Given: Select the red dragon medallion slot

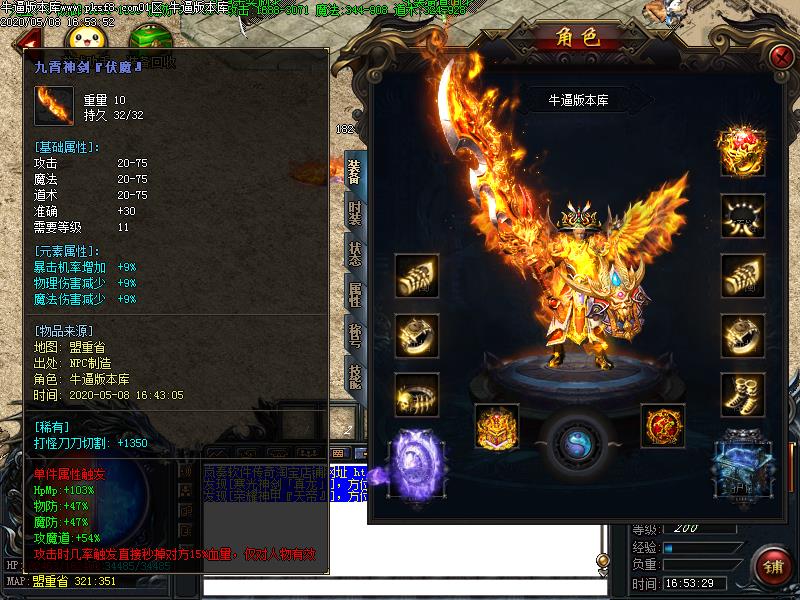Looking at the screenshot, I should point(662,424).
